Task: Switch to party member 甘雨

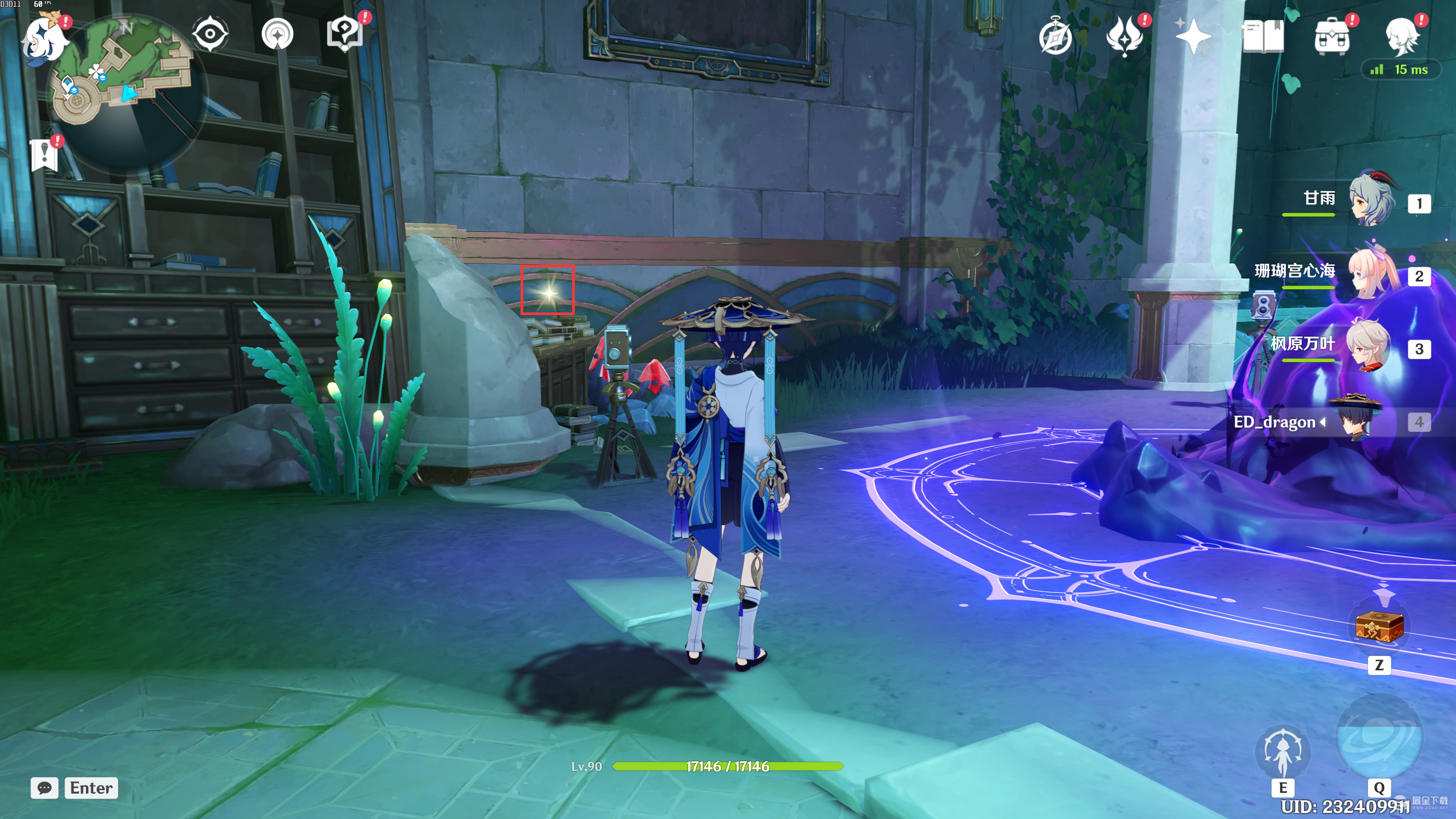Action: click(x=1370, y=199)
